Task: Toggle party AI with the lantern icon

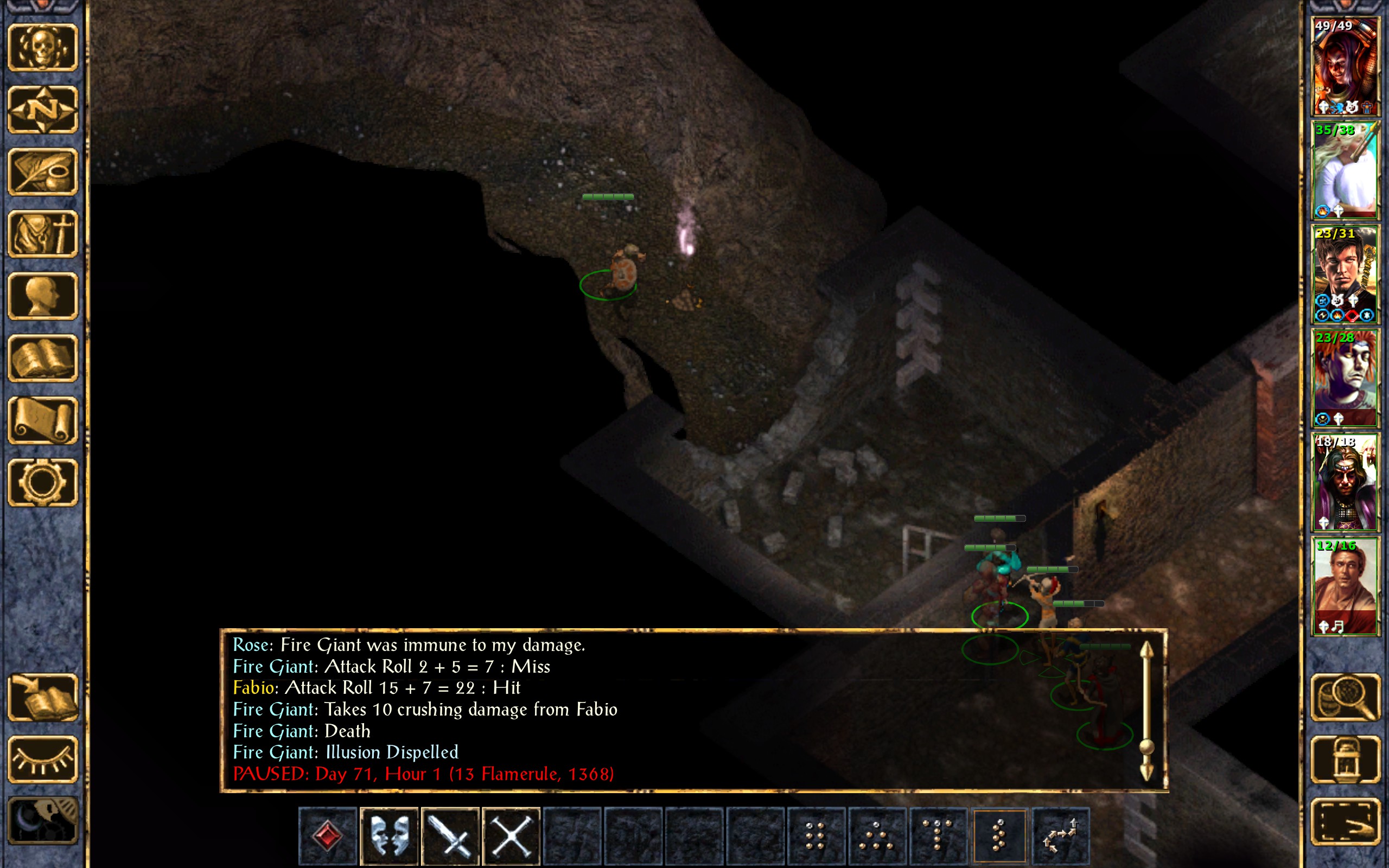Action: click(1345, 759)
